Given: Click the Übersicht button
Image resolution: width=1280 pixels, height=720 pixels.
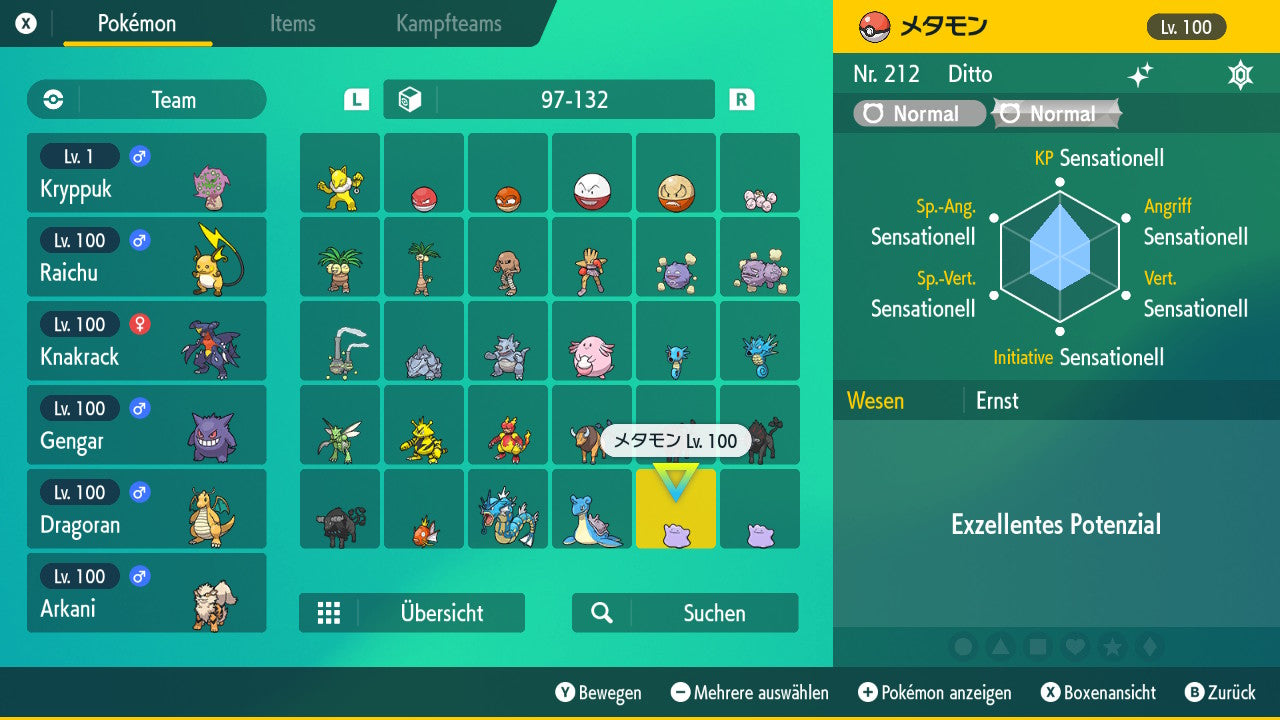Looking at the screenshot, I should point(412,612).
